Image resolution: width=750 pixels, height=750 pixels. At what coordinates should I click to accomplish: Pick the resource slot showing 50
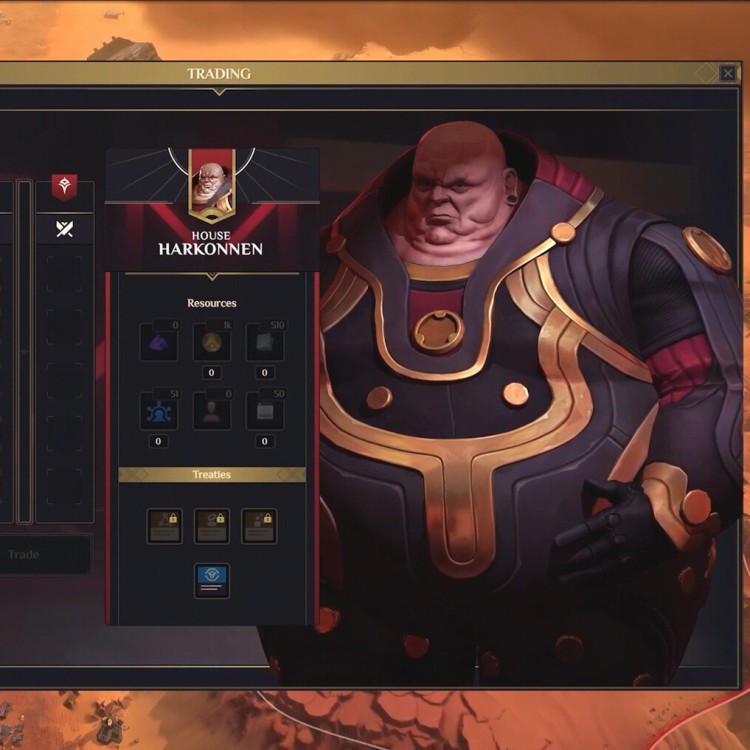(x=265, y=410)
